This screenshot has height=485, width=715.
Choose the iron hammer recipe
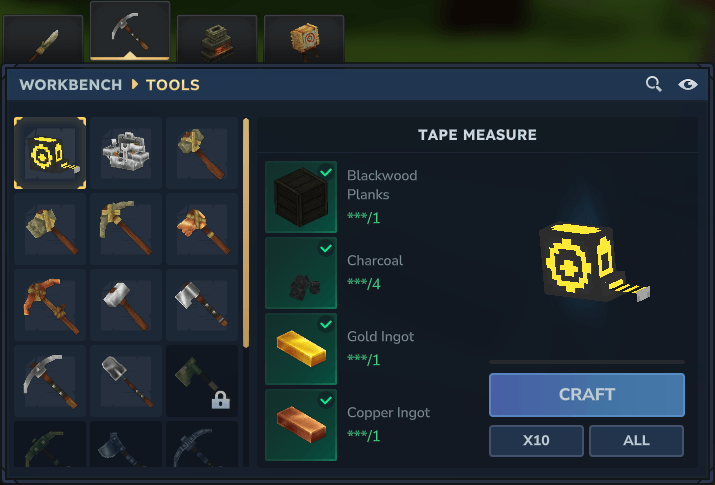[x=126, y=305]
